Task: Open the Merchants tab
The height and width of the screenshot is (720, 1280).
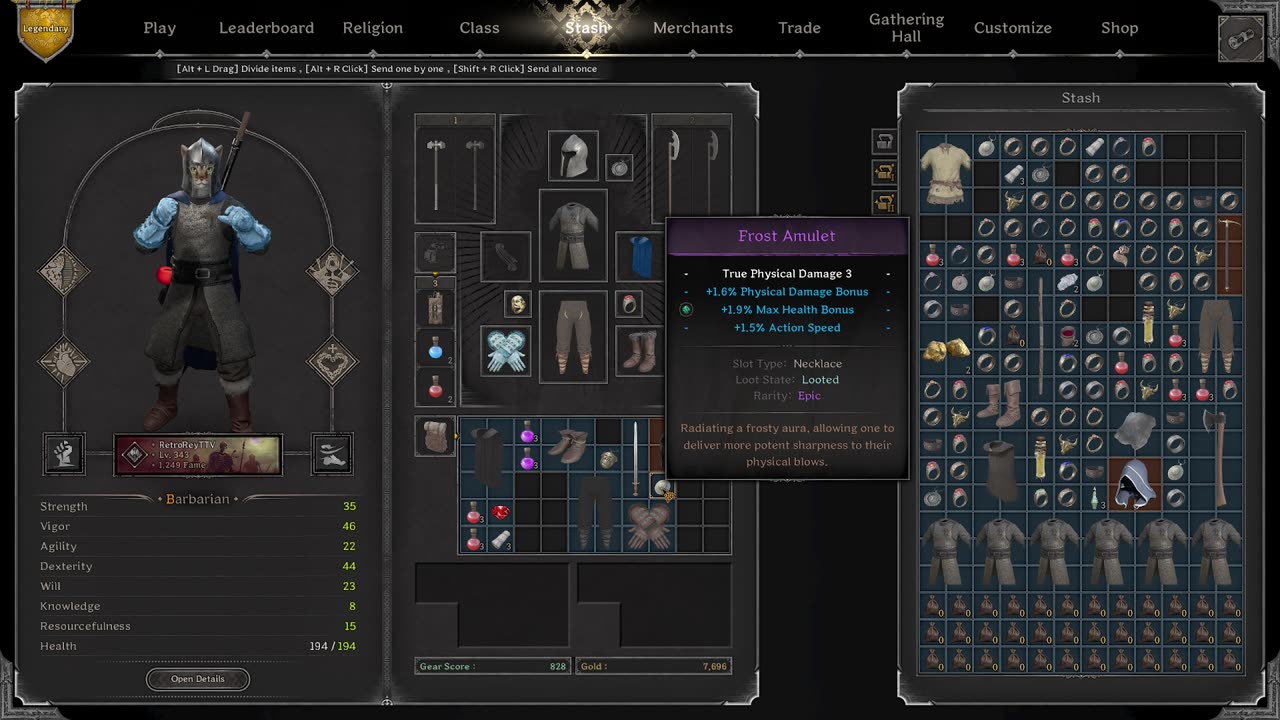Action: 692,28
